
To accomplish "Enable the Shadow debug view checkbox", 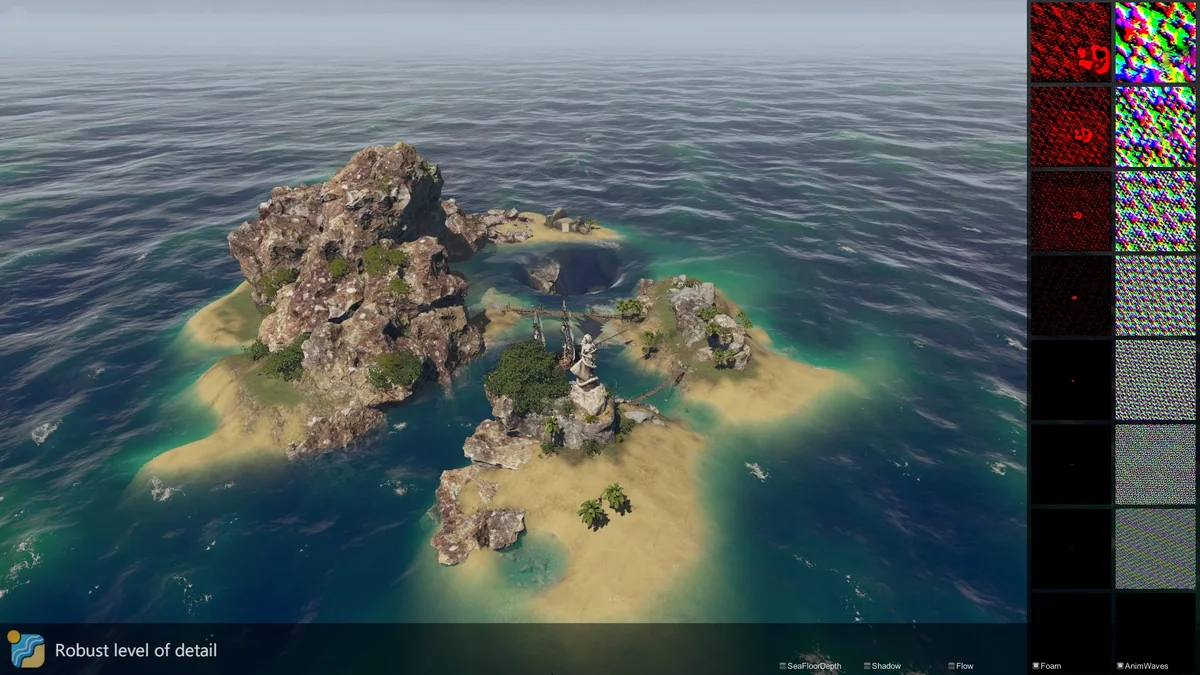I will click(x=867, y=666).
